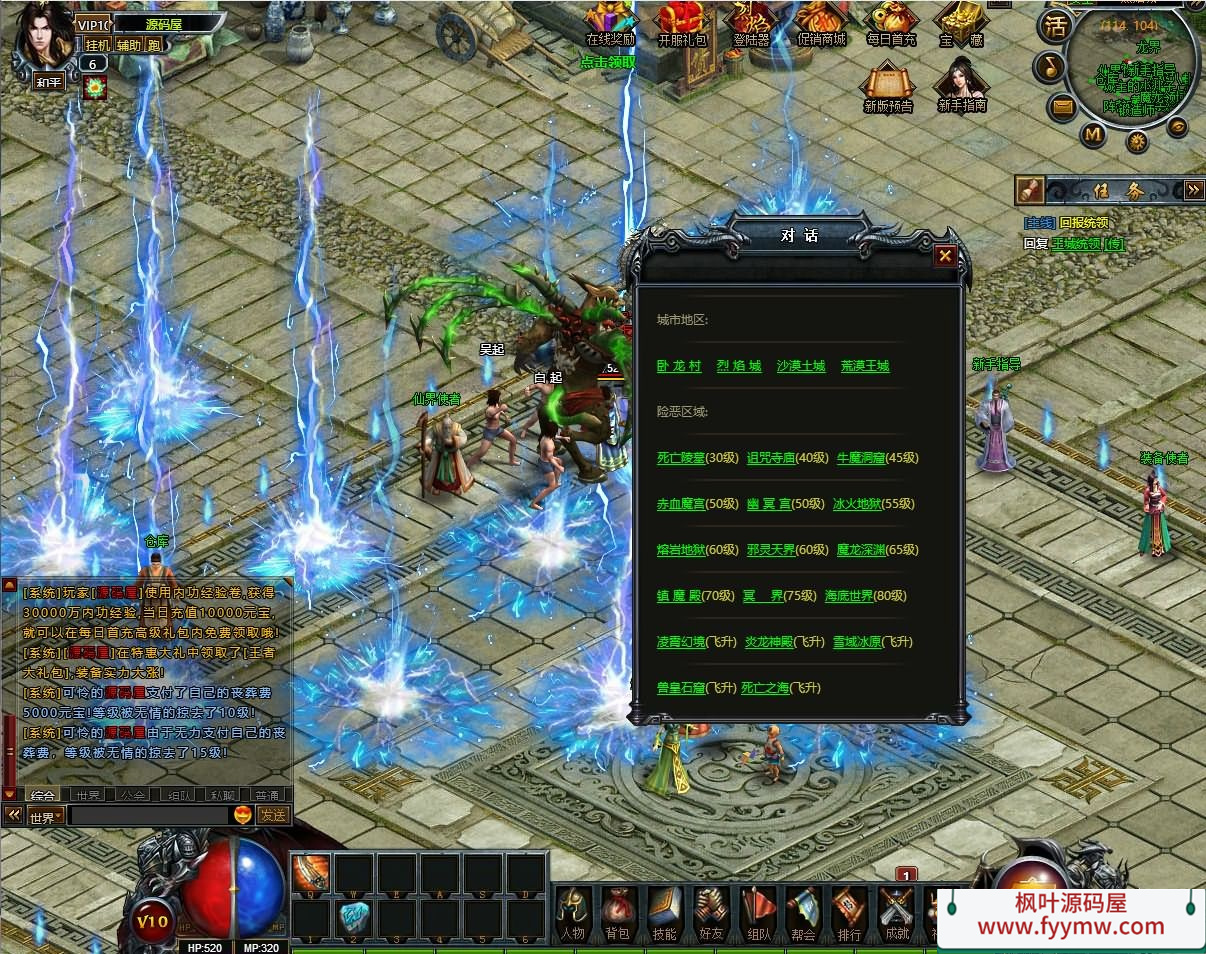Choose the 沙漠土城 city destination

[801, 366]
